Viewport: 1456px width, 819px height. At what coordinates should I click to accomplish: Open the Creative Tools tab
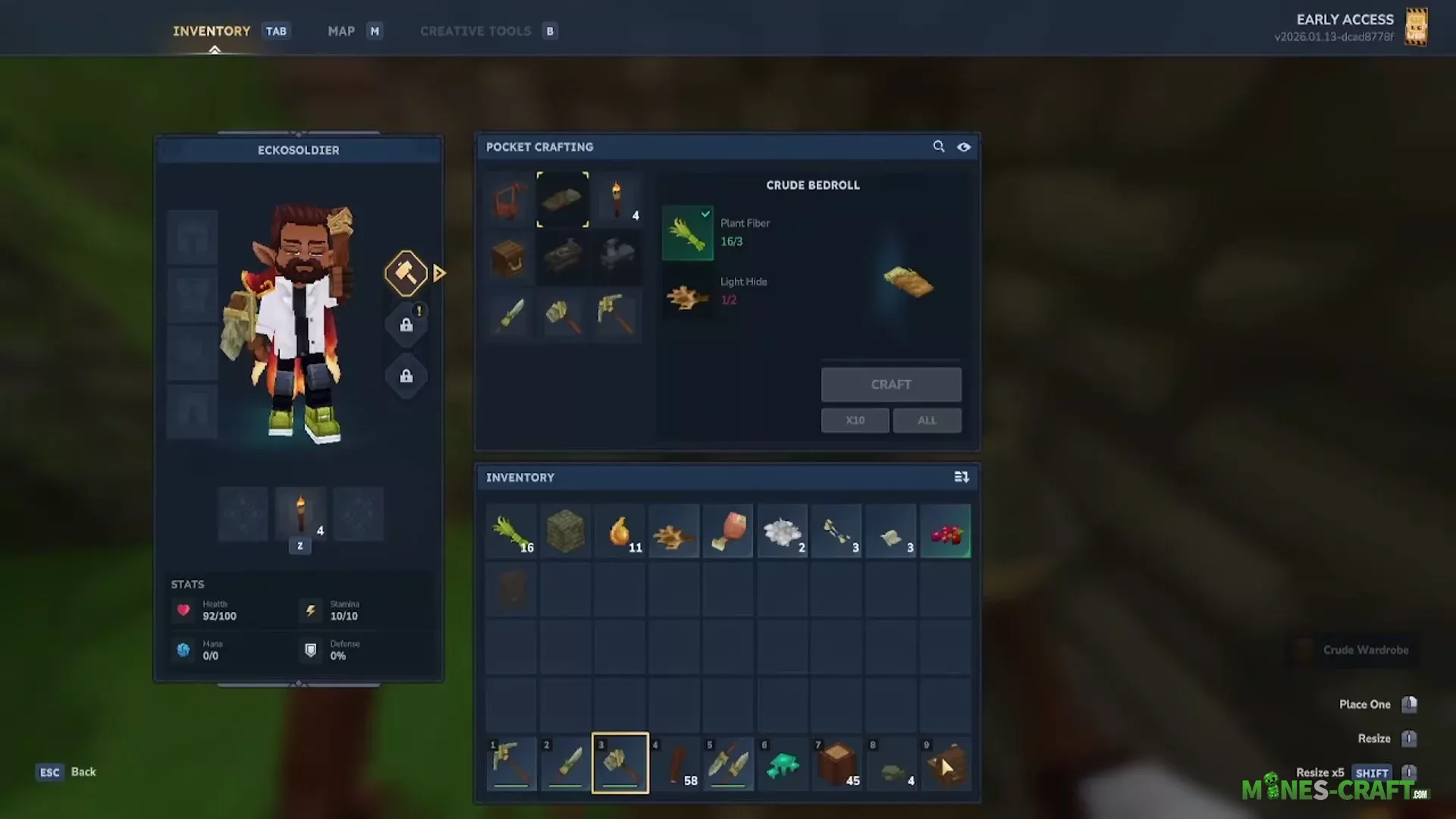coord(475,31)
